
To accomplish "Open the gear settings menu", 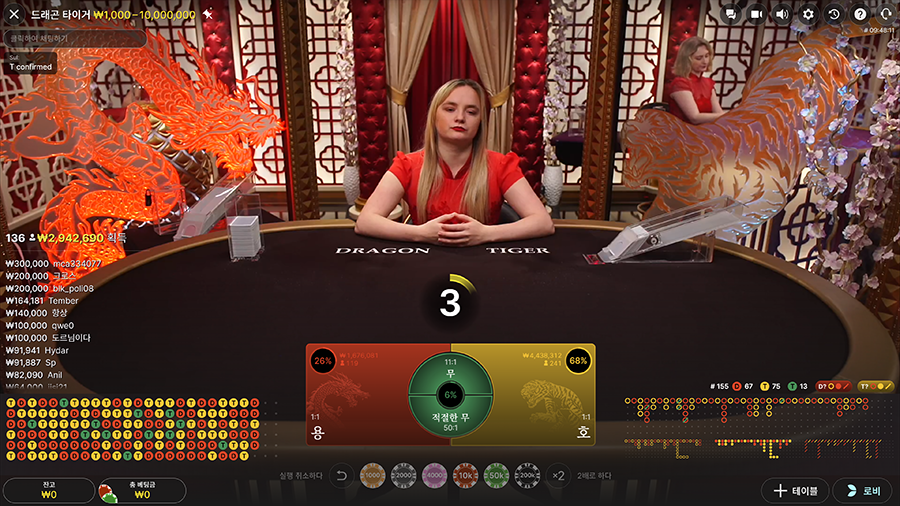I will click(x=809, y=14).
